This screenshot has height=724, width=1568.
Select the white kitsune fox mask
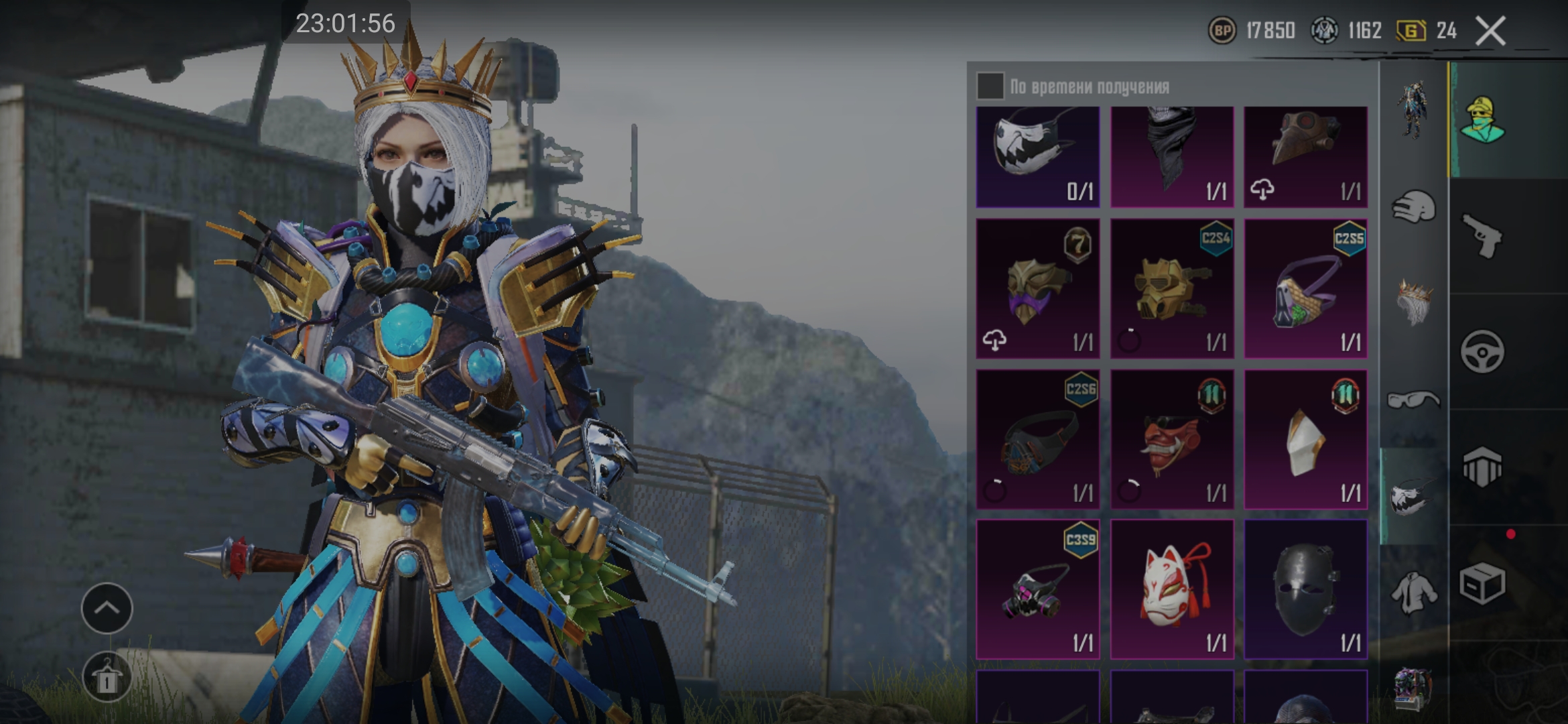click(x=1171, y=589)
